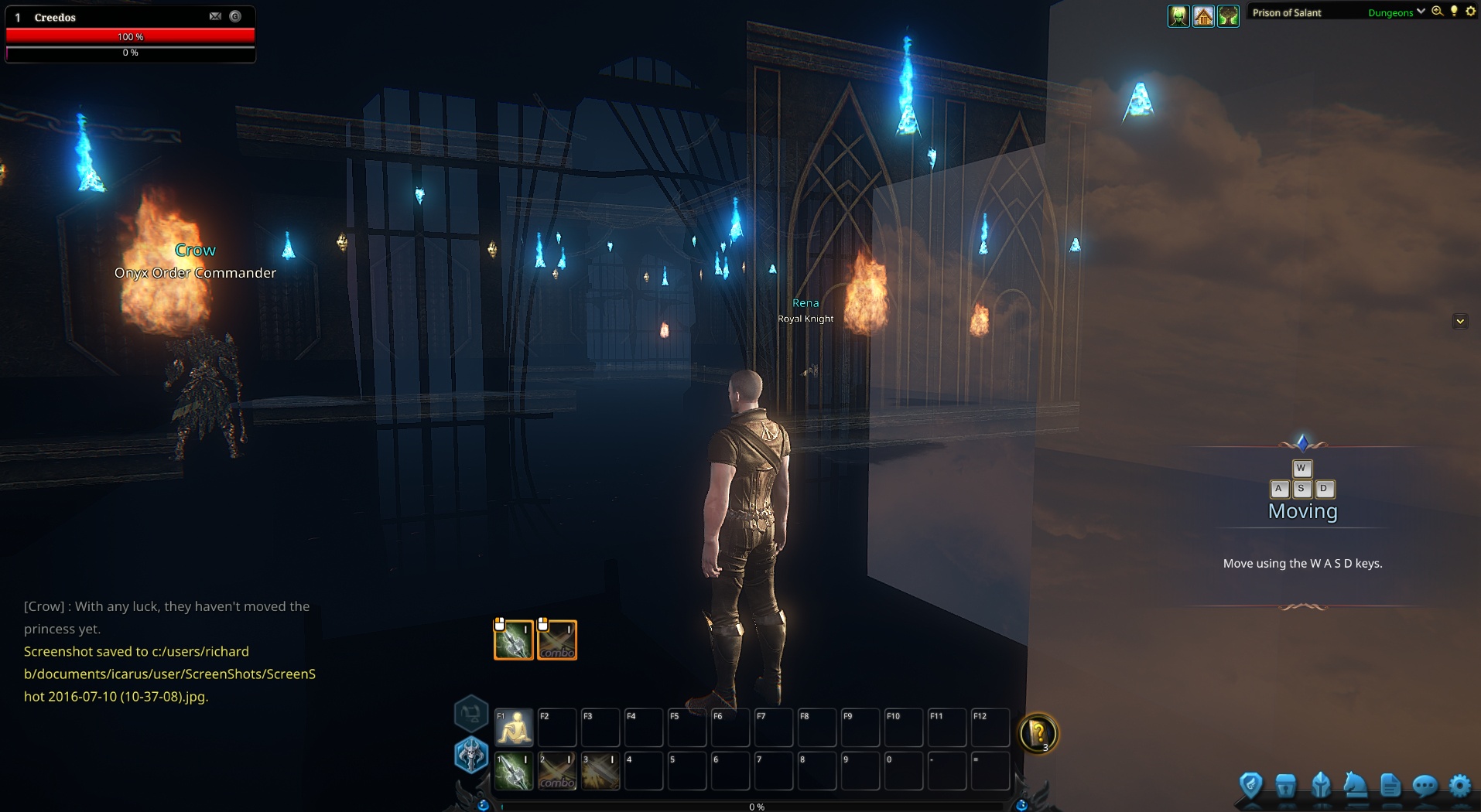The width and height of the screenshot is (1481, 812).
Task: Open the treasure chest inventory icon
Action: [x=1285, y=786]
